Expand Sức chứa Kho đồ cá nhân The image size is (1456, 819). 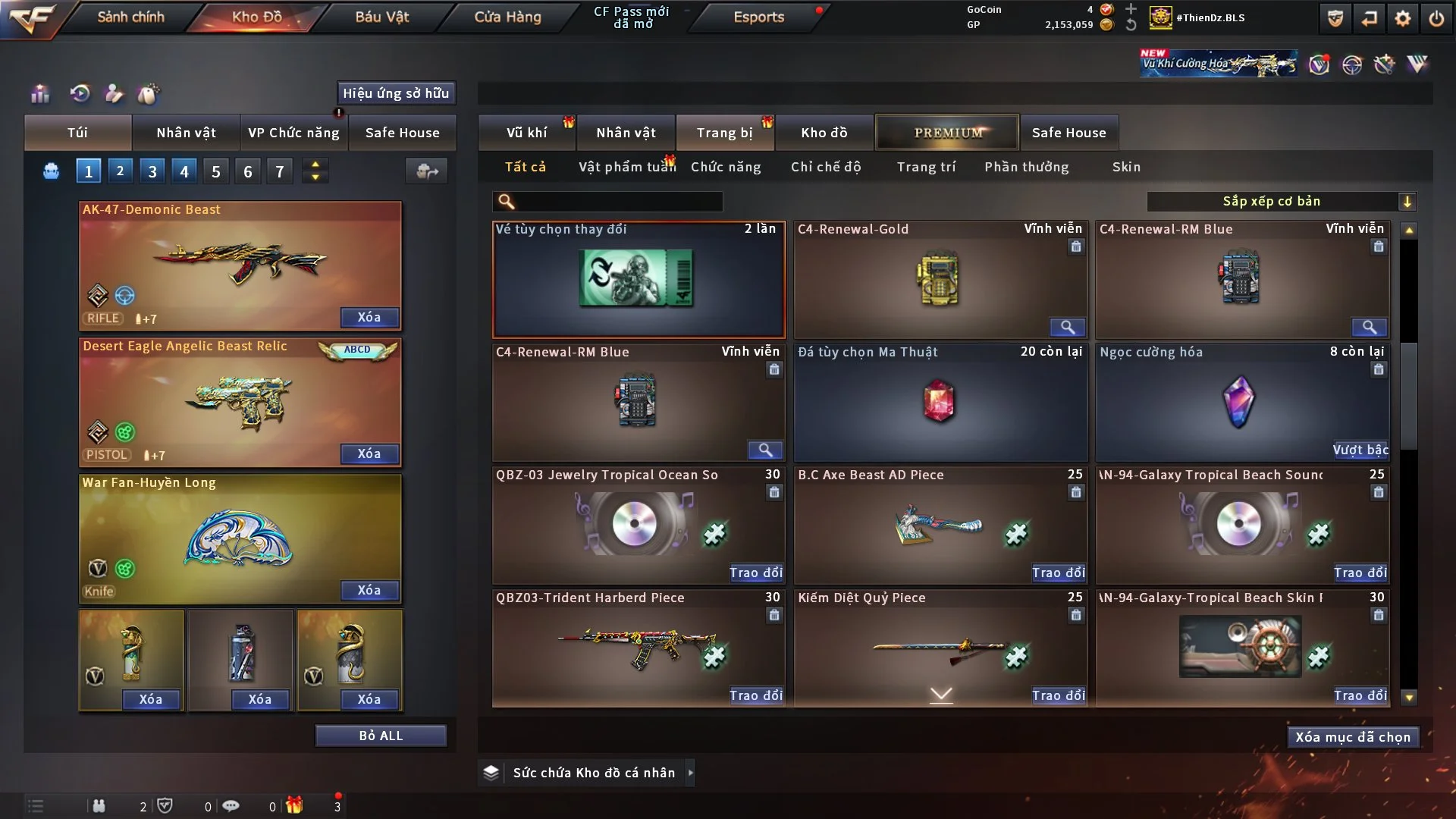click(690, 773)
